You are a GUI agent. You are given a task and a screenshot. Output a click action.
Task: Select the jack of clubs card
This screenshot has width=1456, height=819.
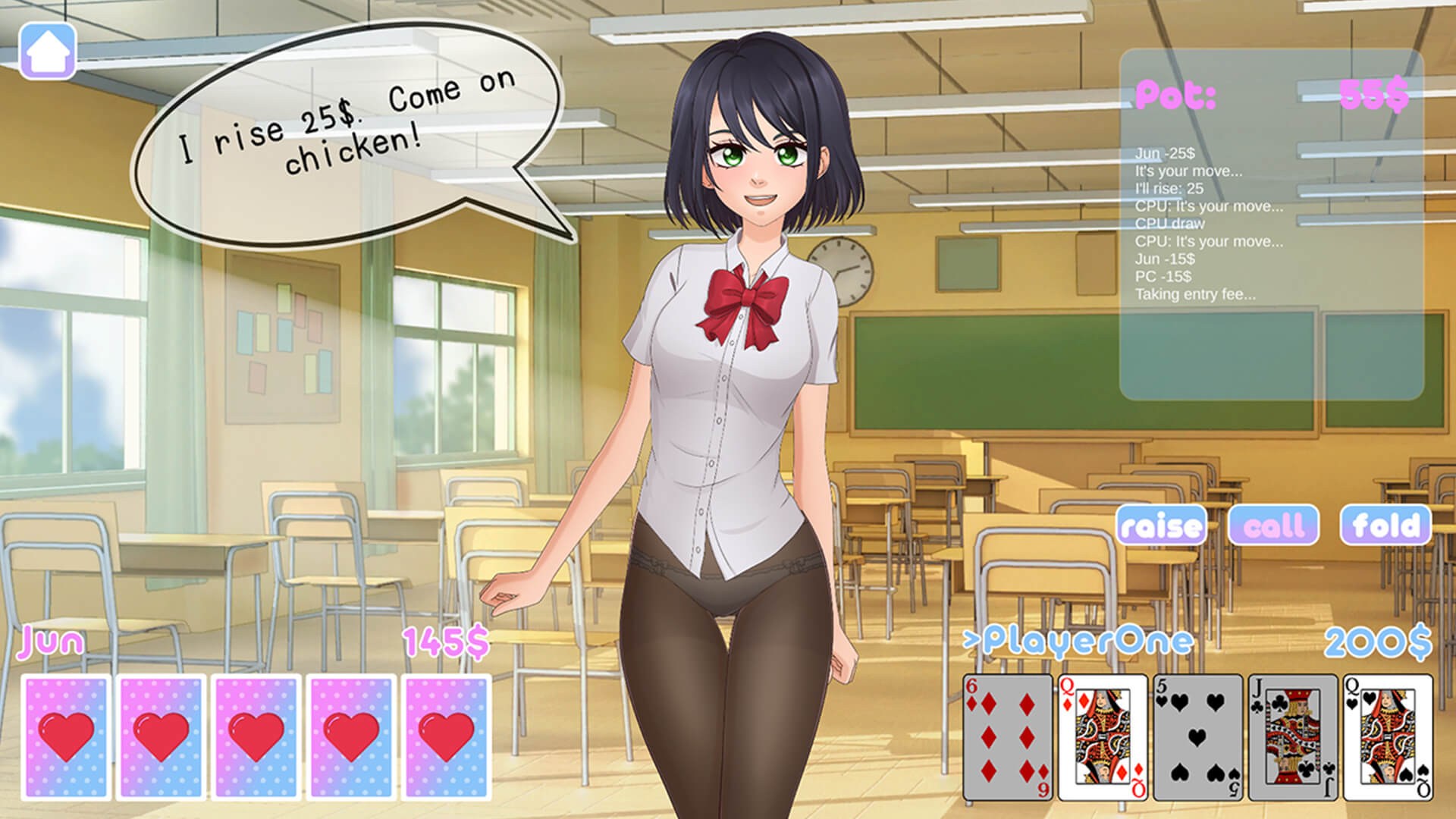pos(1292,737)
